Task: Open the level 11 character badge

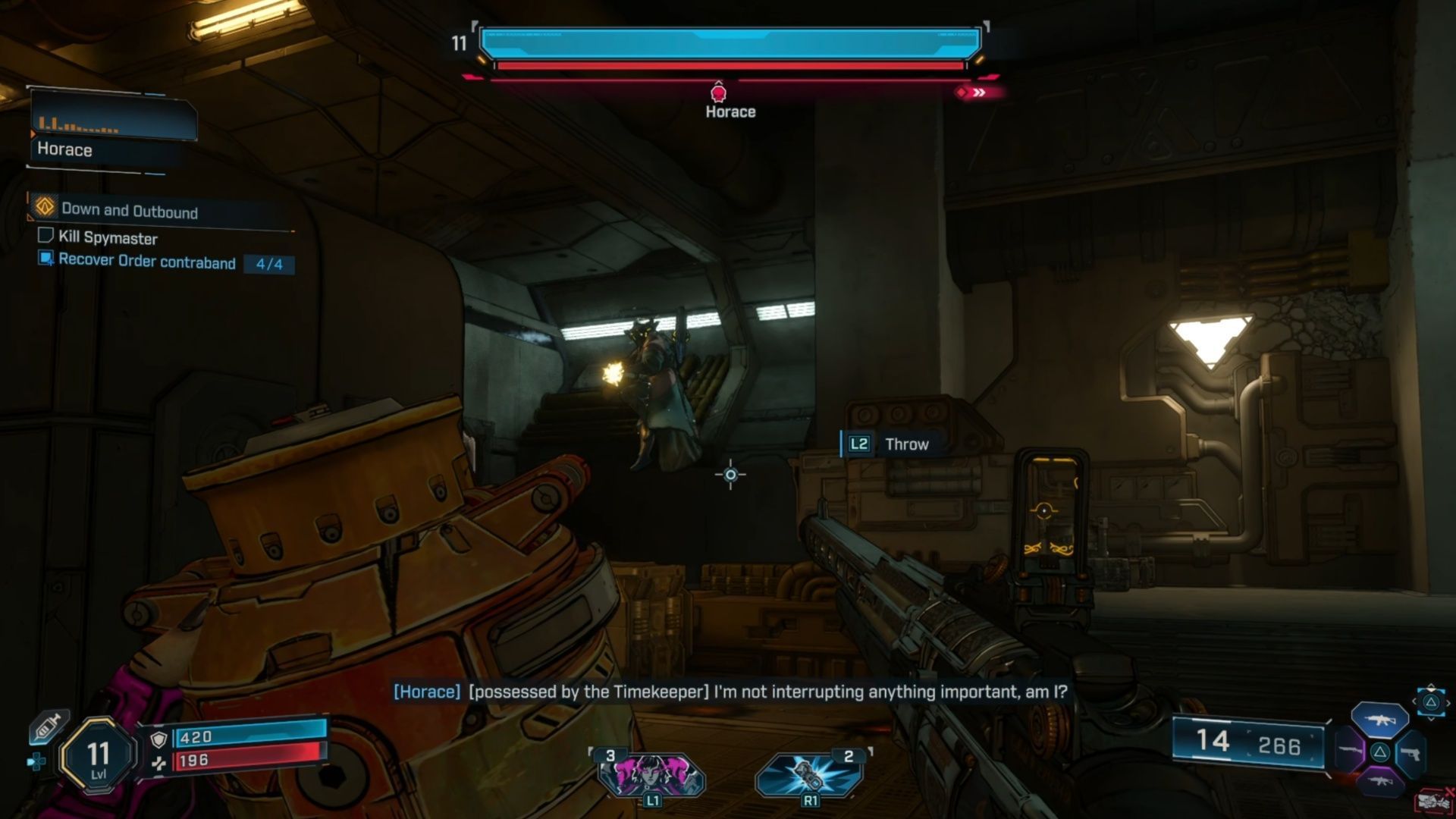Action: pyautogui.click(x=99, y=755)
